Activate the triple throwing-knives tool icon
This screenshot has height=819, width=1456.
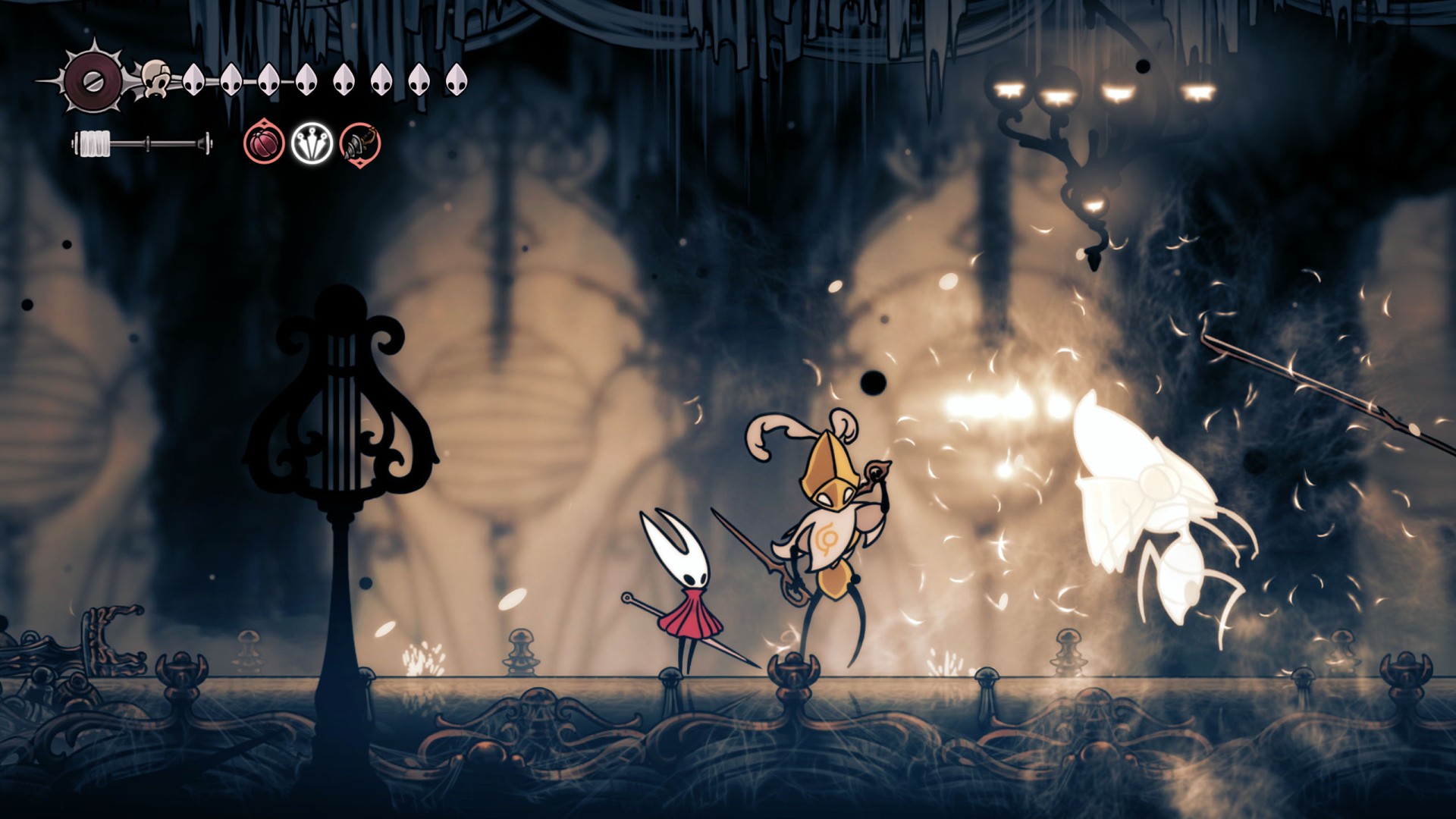(x=312, y=143)
